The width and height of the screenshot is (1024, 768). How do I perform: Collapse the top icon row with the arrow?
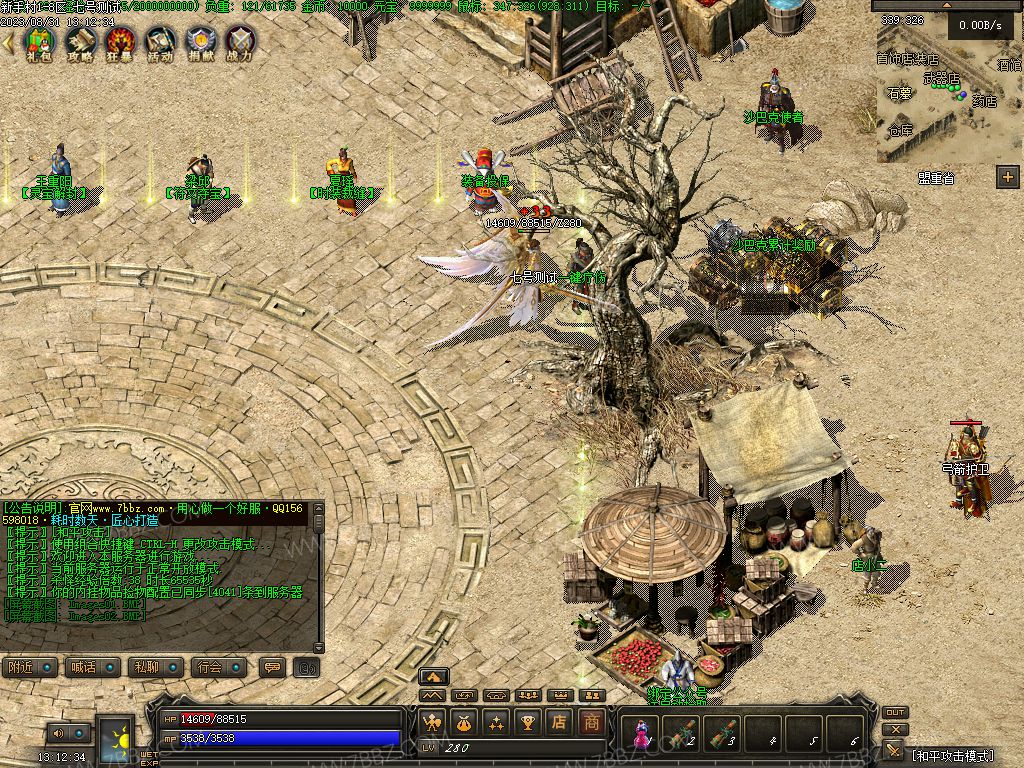[x=9, y=42]
